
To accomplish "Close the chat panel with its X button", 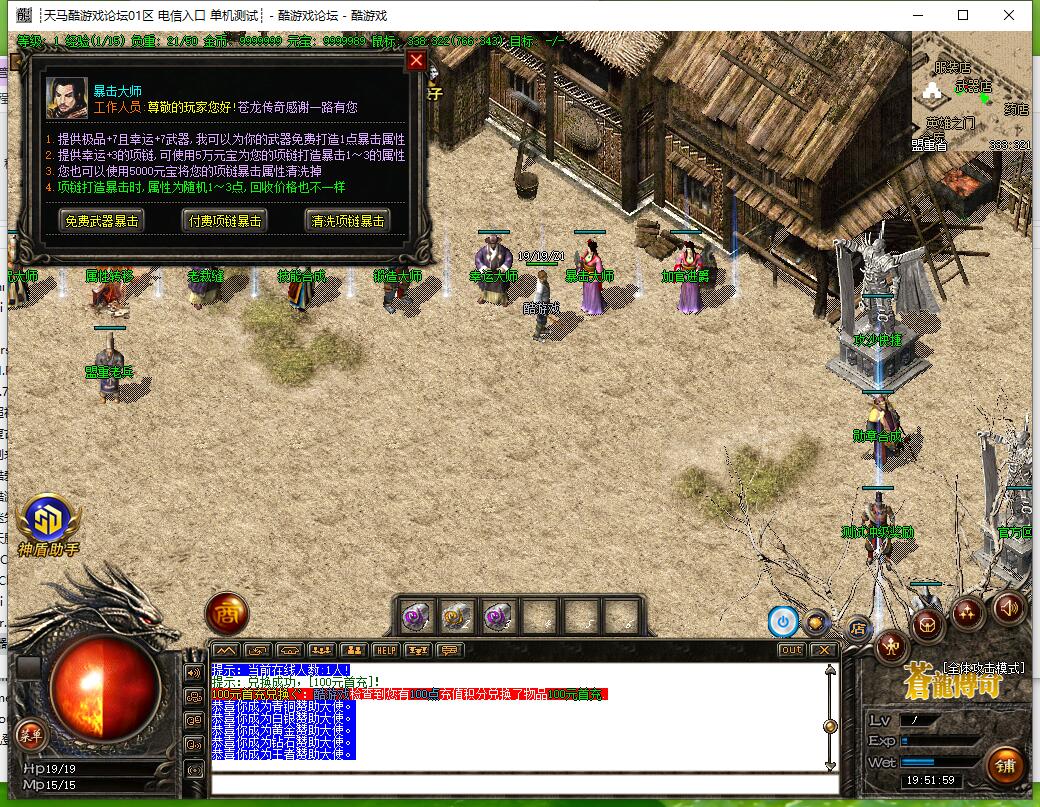I will click(823, 650).
